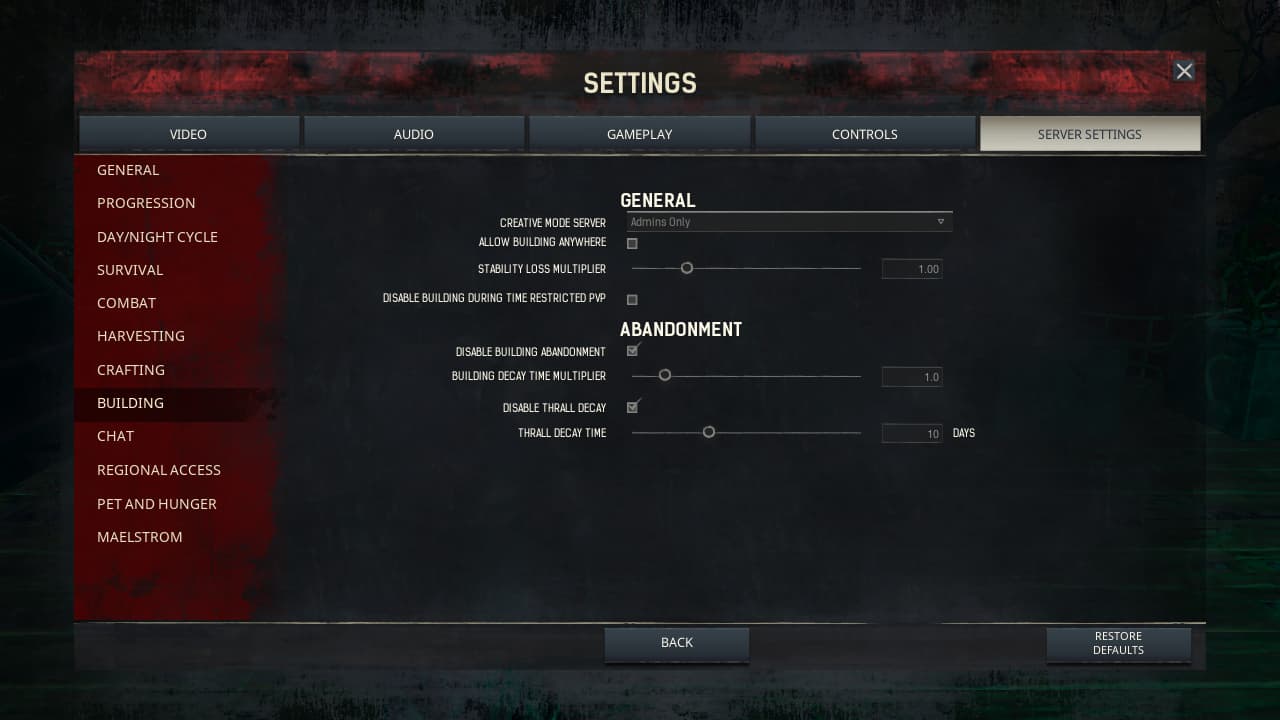Open the Regional Access settings

(x=159, y=469)
